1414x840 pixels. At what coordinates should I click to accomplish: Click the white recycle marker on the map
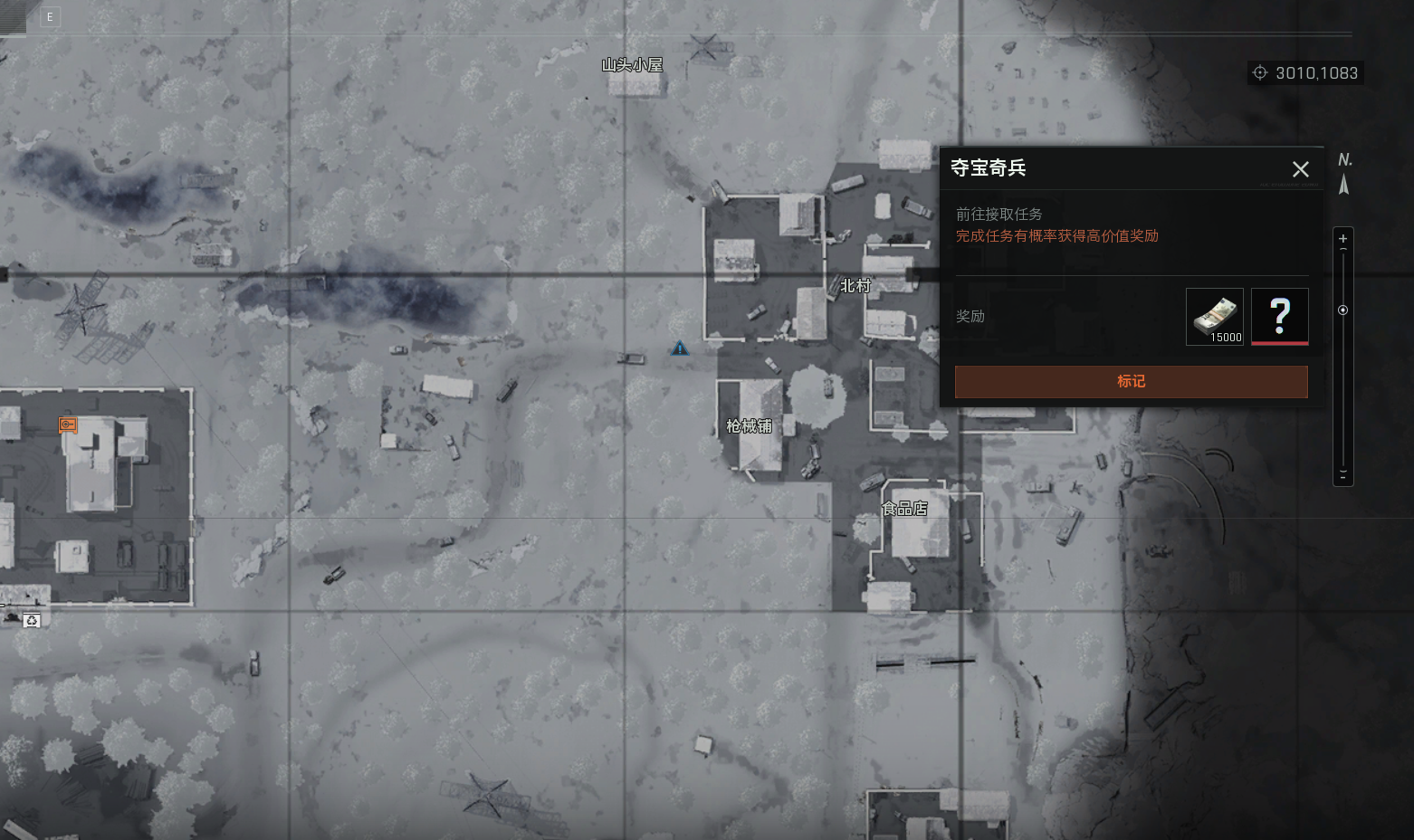point(33,621)
